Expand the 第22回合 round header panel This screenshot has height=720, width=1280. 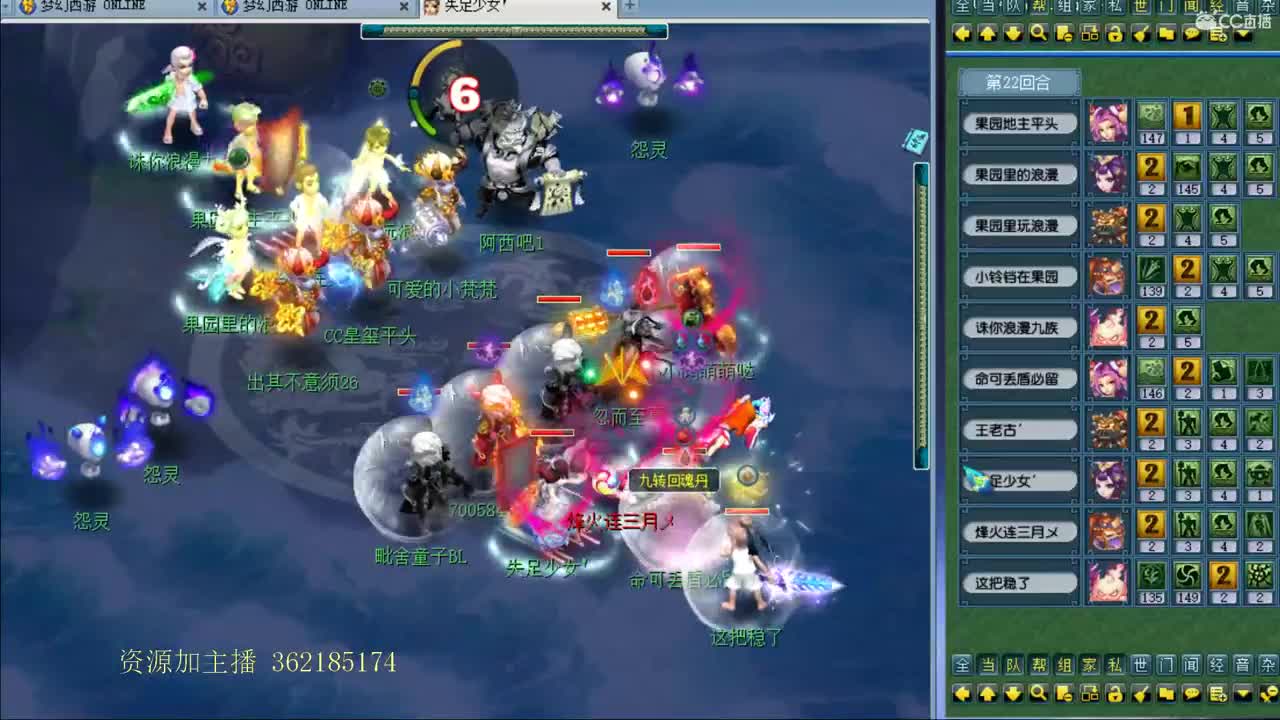pyautogui.click(x=1020, y=83)
